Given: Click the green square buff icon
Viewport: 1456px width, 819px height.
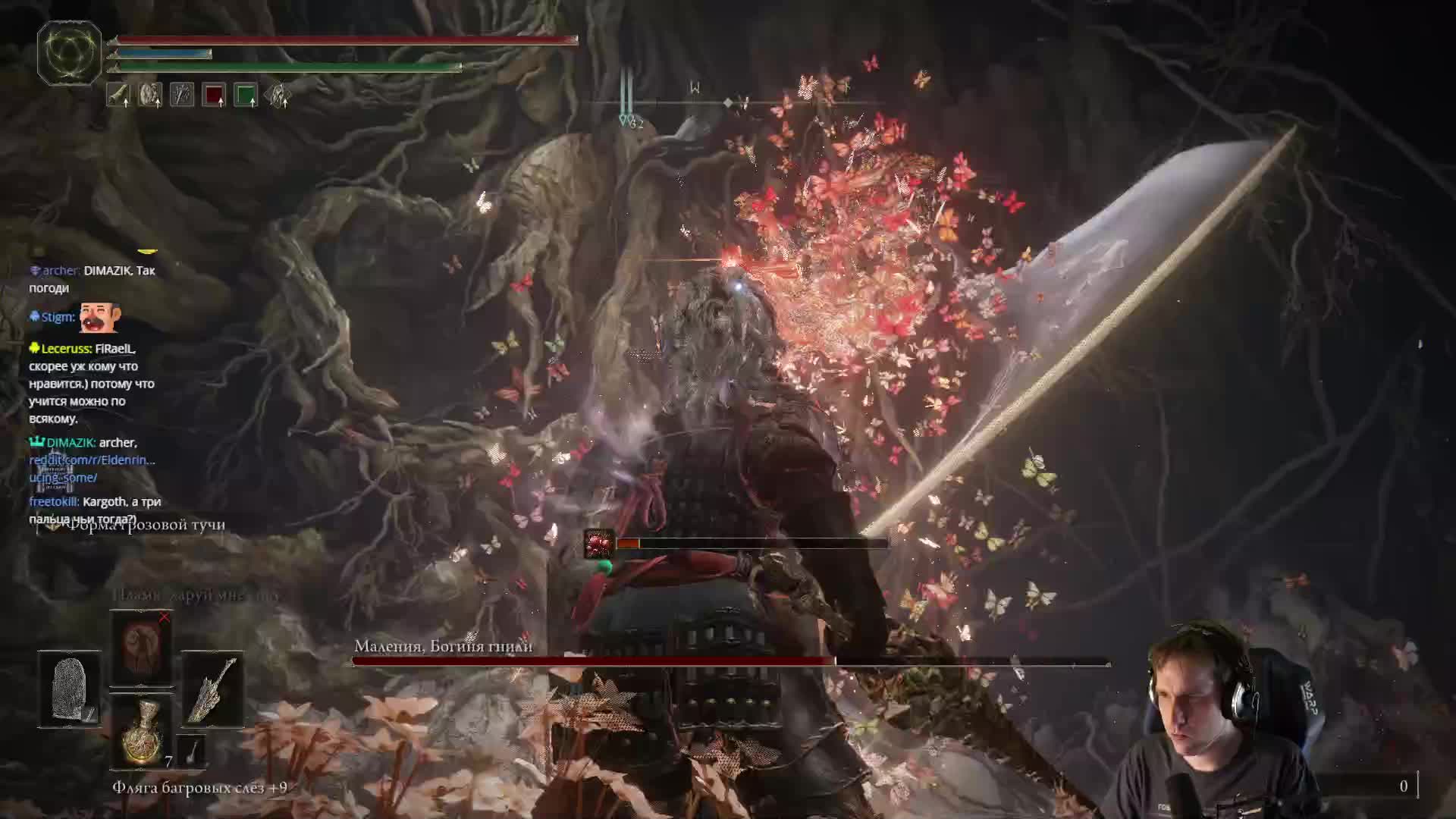Looking at the screenshot, I should [246, 95].
